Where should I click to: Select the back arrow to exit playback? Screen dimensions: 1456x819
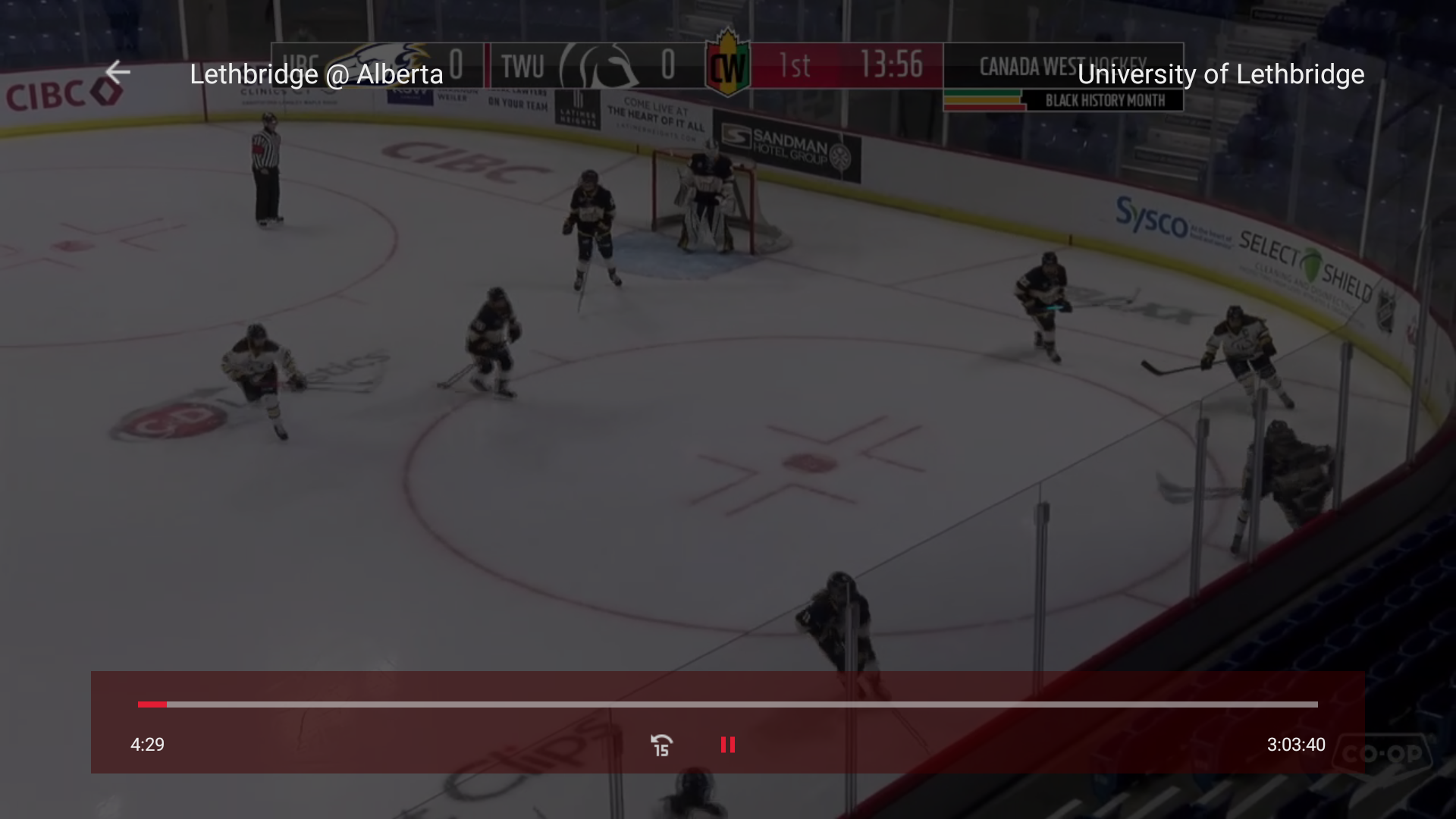click(118, 72)
